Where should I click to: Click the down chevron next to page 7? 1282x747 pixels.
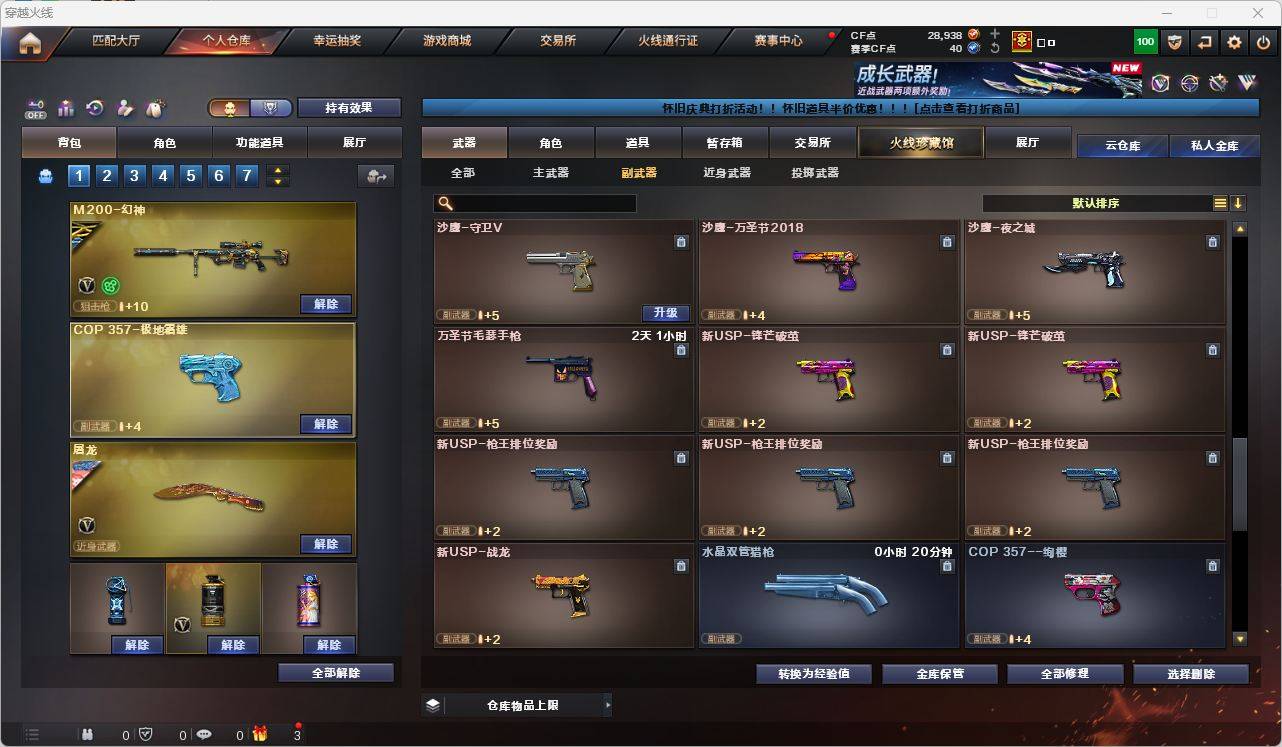coord(277,182)
